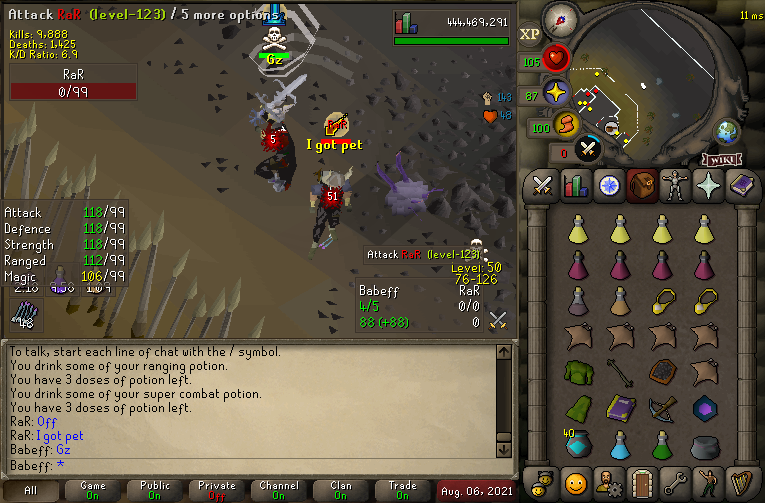Click the purple book in inventory

tap(621, 408)
